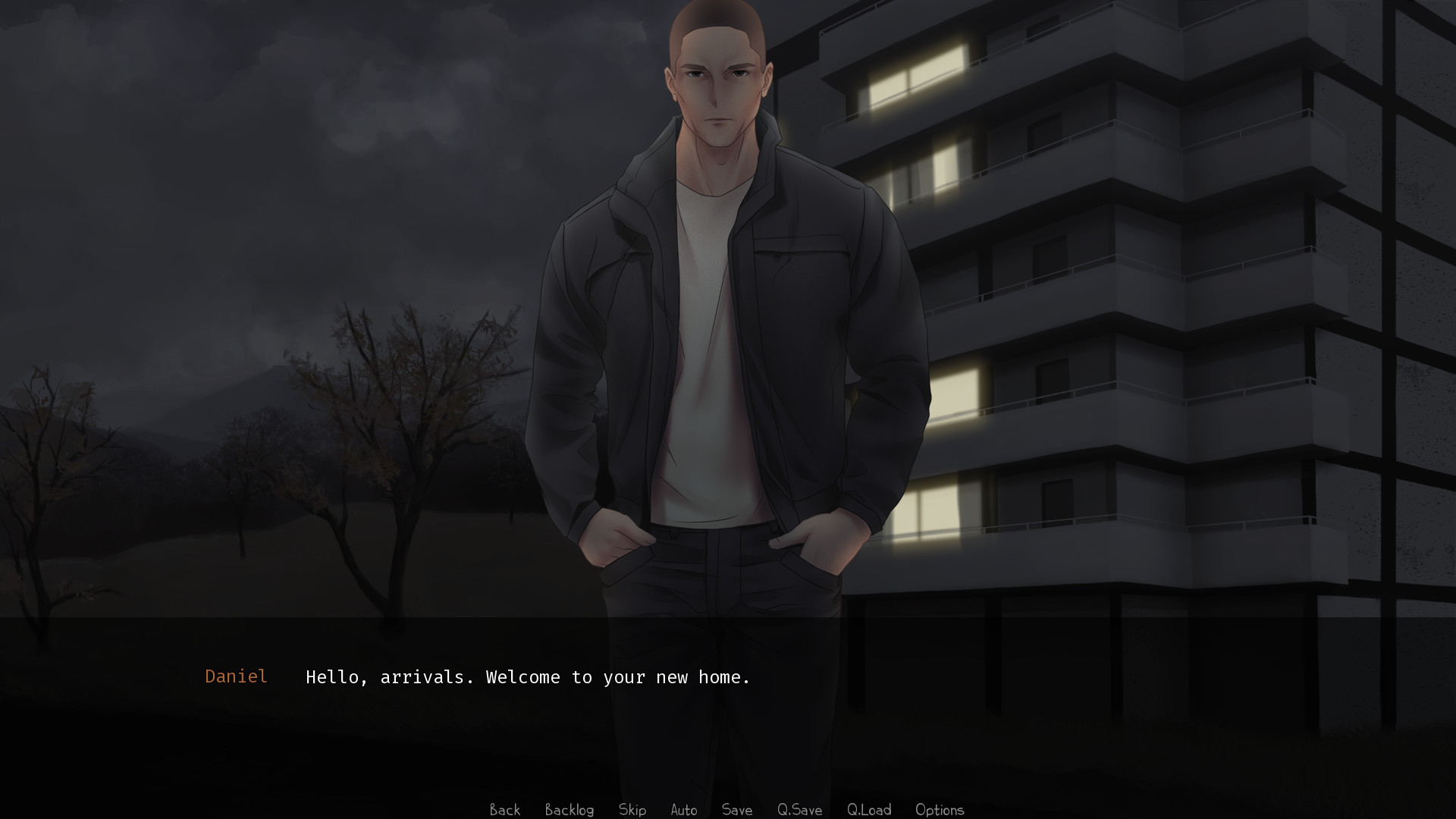Click the bare tree in the background
The height and width of the screenshot is (819, 1456).
[409, 425]
